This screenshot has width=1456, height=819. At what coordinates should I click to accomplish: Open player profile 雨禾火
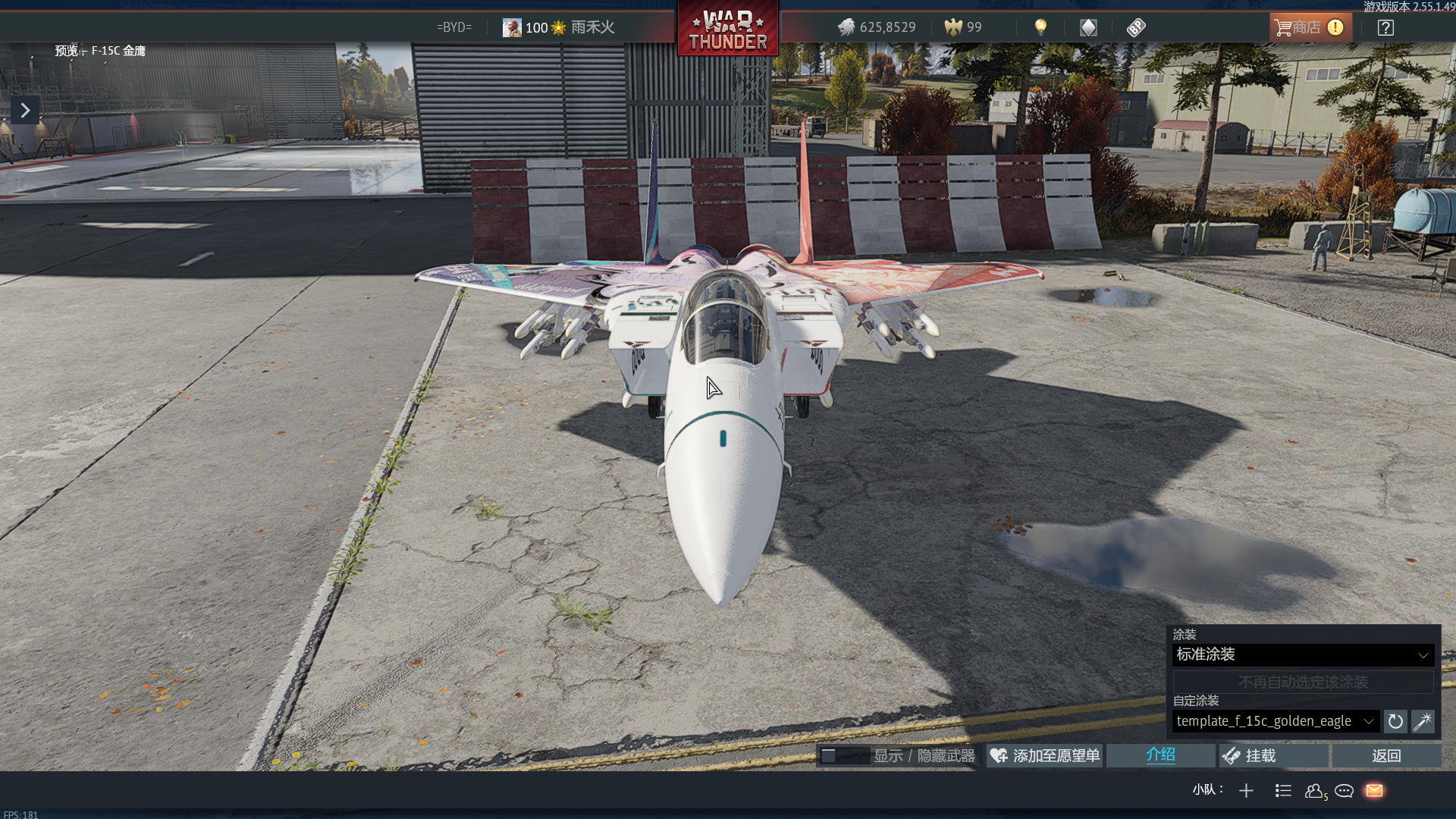559,28
